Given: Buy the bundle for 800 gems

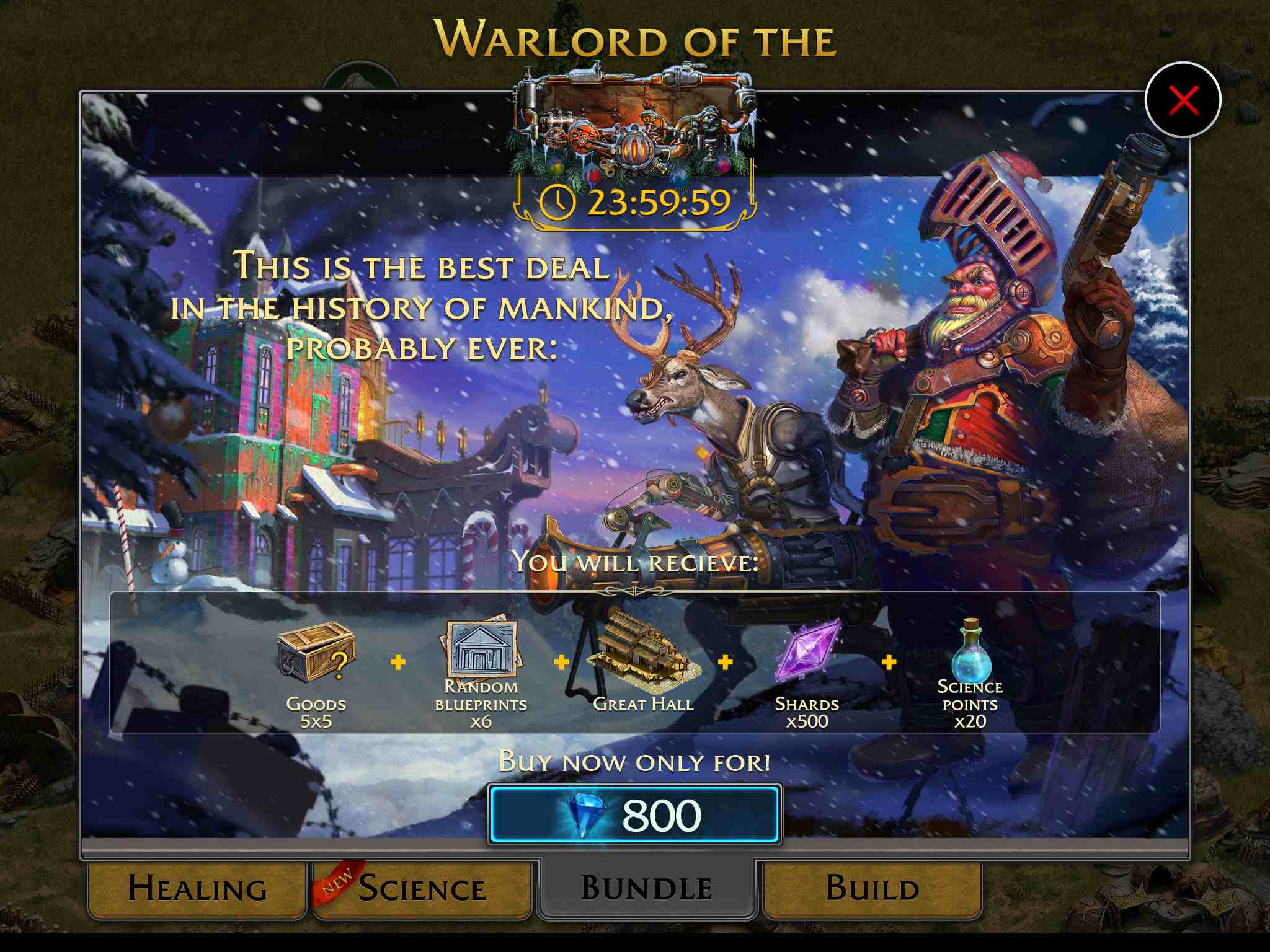Looking at the screenshot, I should pos(634,815).
